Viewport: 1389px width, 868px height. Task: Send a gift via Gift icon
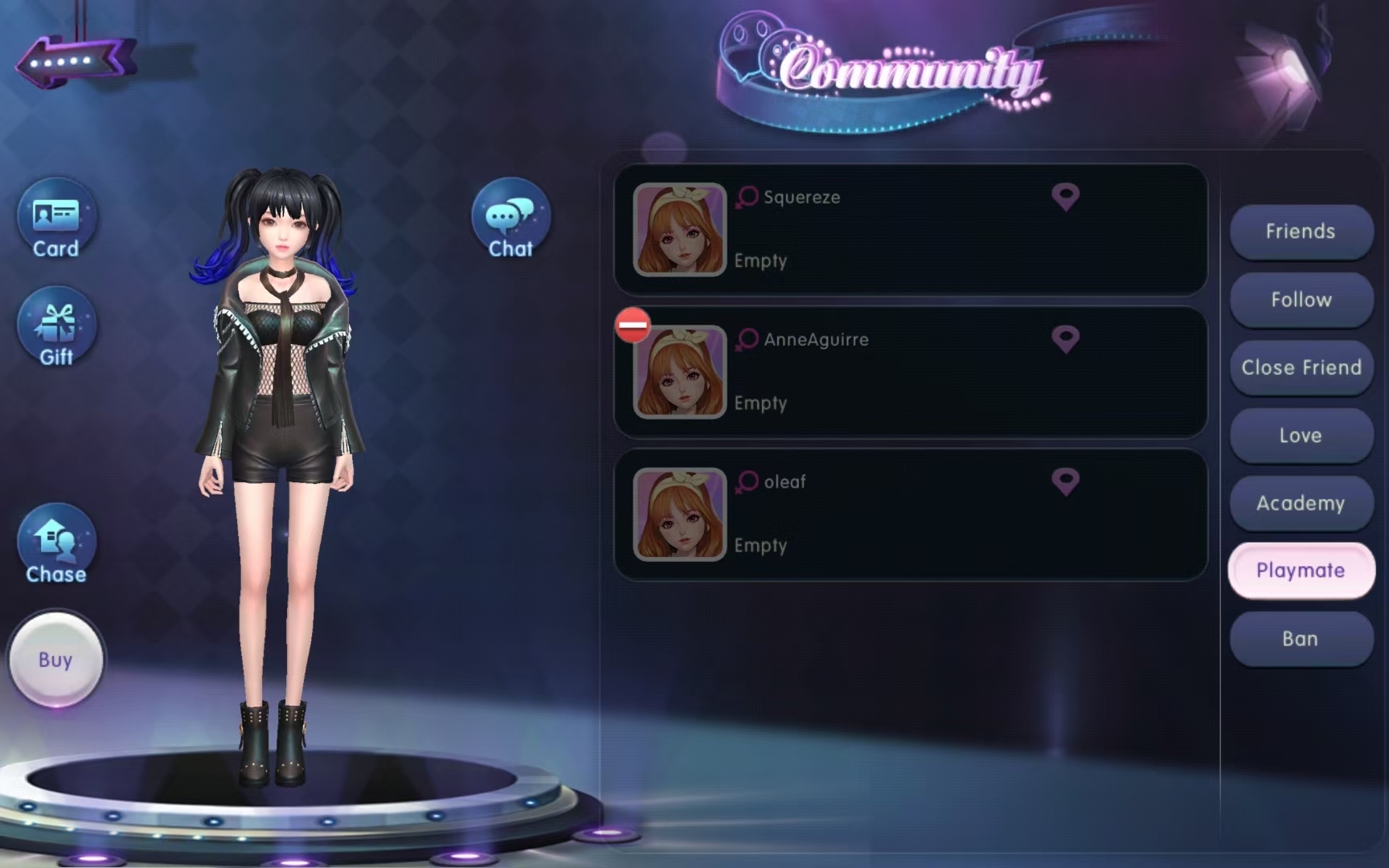tap(56, 328)
